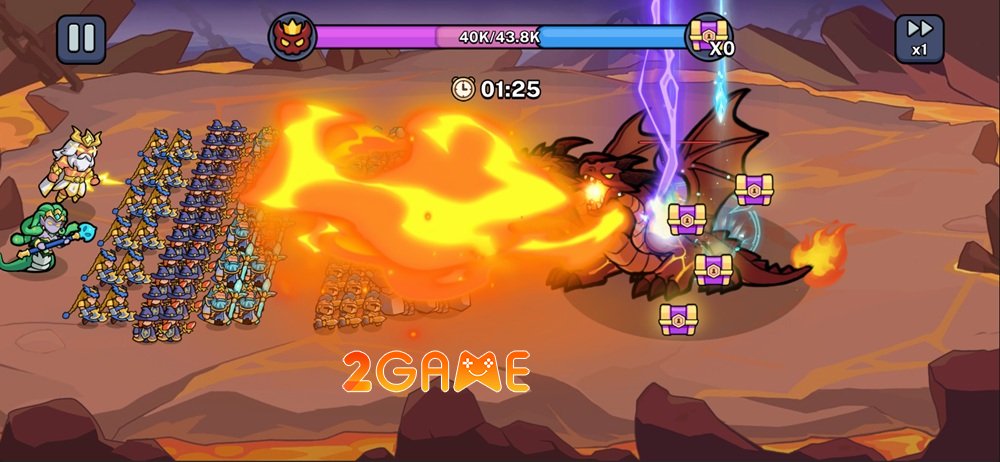Toggle the x1 fast-forward speed button

click(918, 39)
